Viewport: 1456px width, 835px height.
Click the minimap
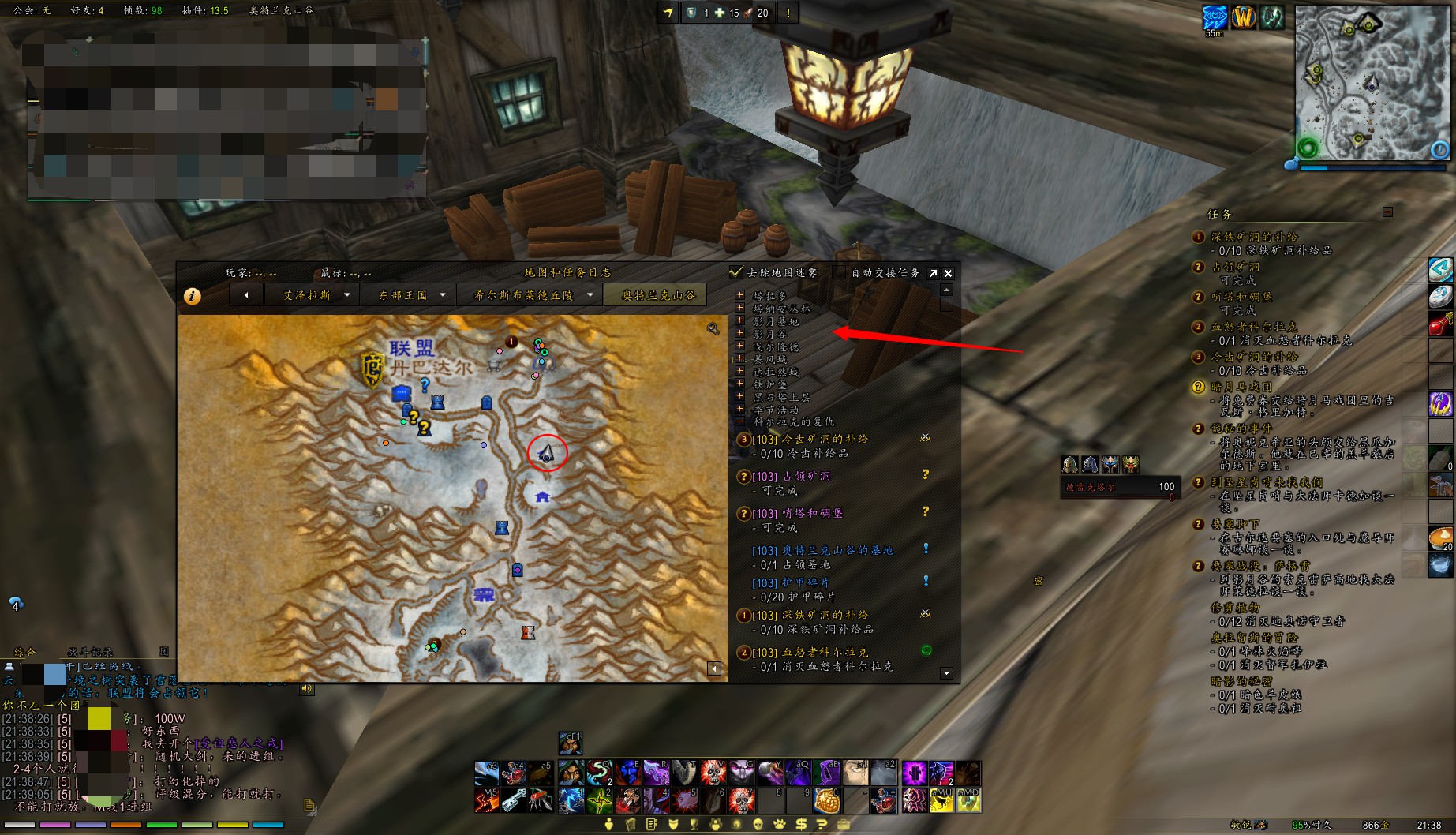click(1372, 83)
